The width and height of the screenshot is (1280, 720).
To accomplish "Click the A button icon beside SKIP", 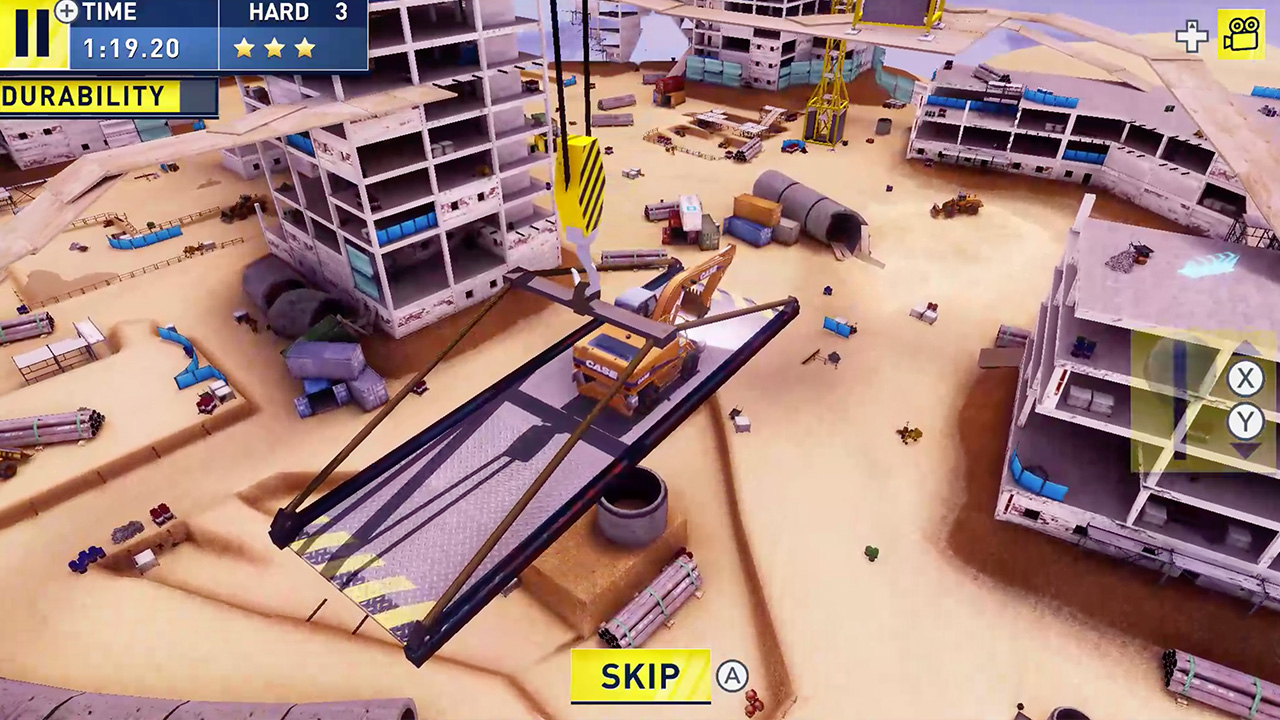I will point(733,676).
